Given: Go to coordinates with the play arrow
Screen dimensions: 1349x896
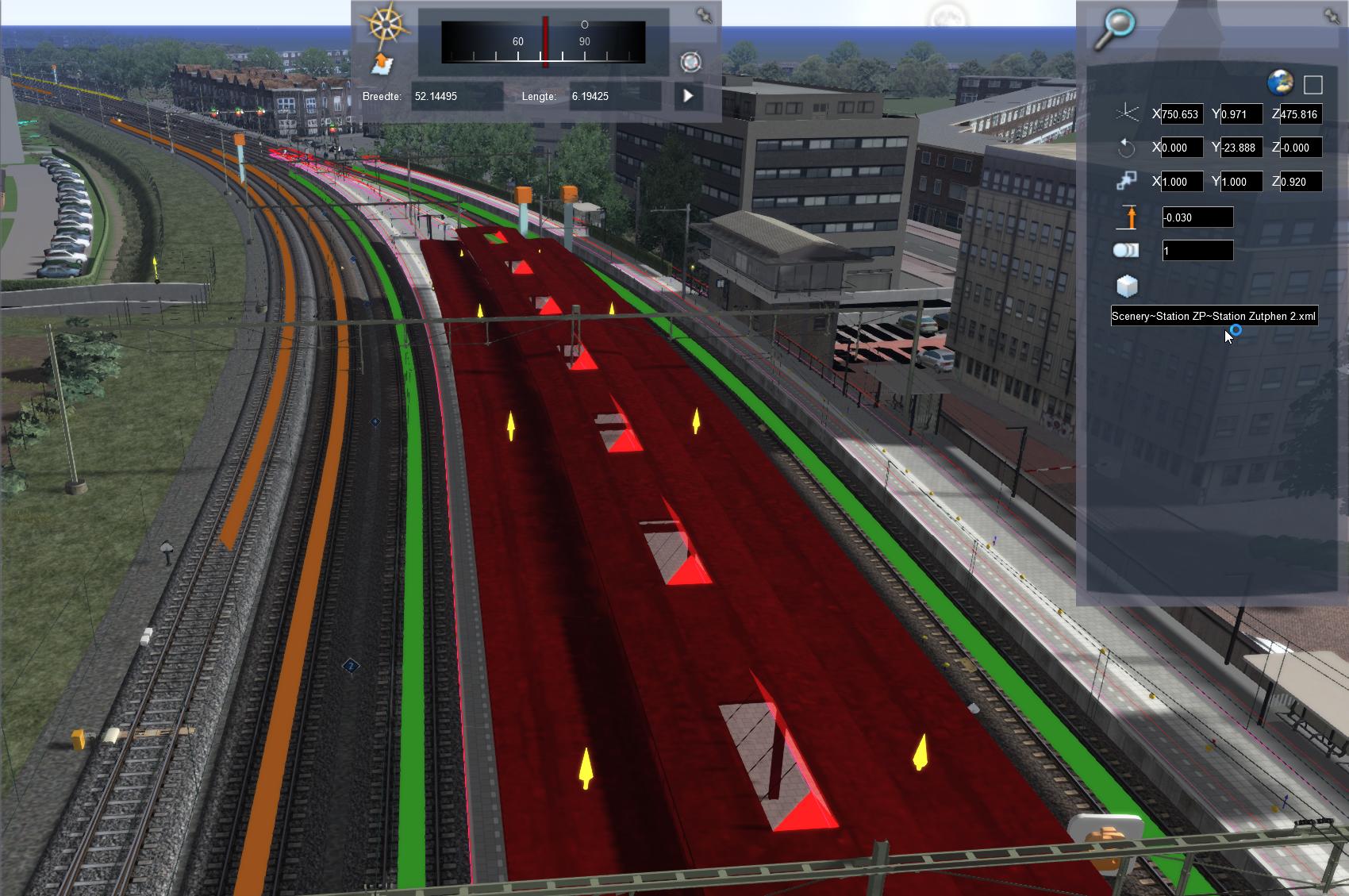Looking at the screenshot, I should (x=688, y=96).
